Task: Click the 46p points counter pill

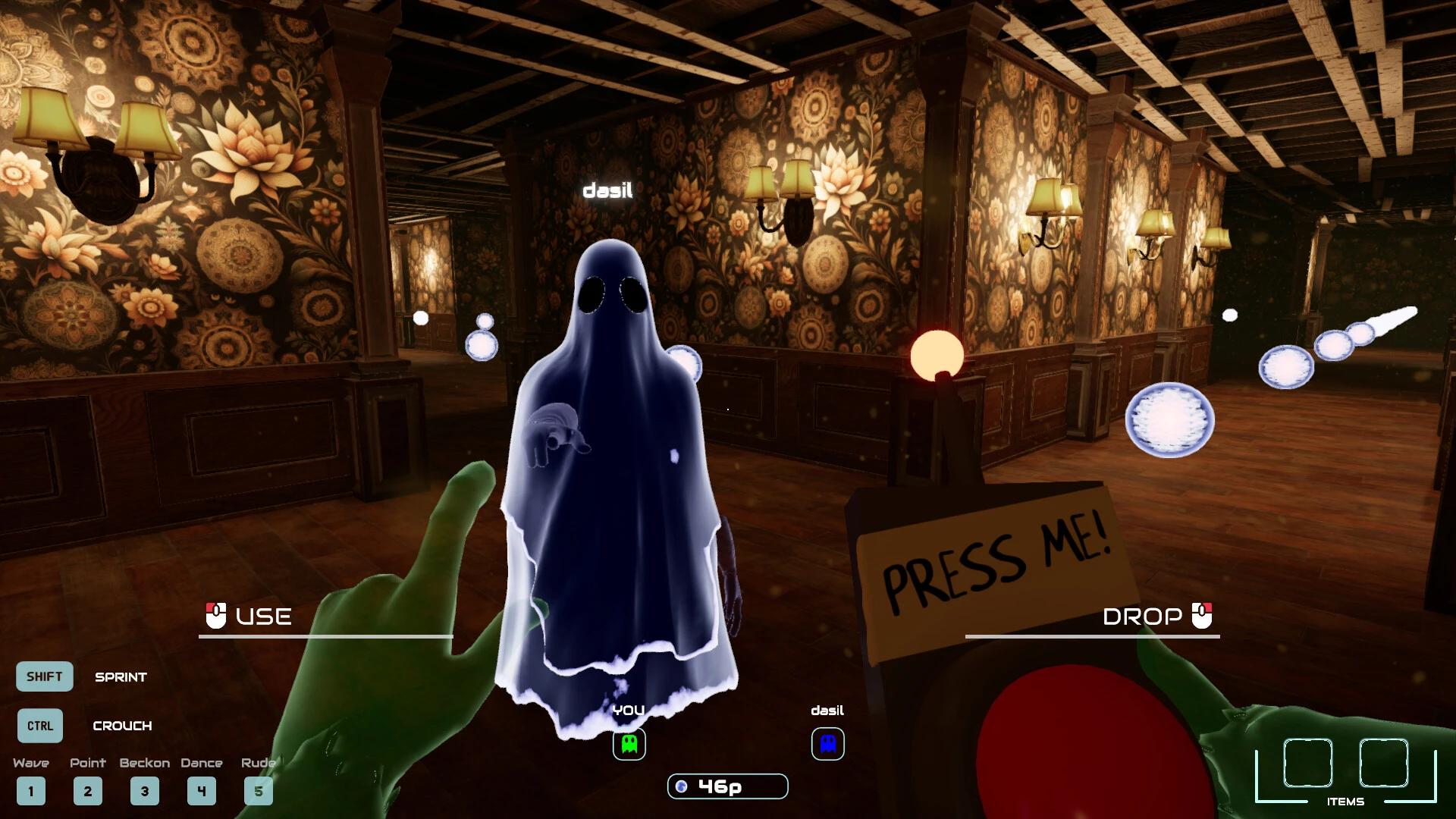Action: tap(726, 786)
